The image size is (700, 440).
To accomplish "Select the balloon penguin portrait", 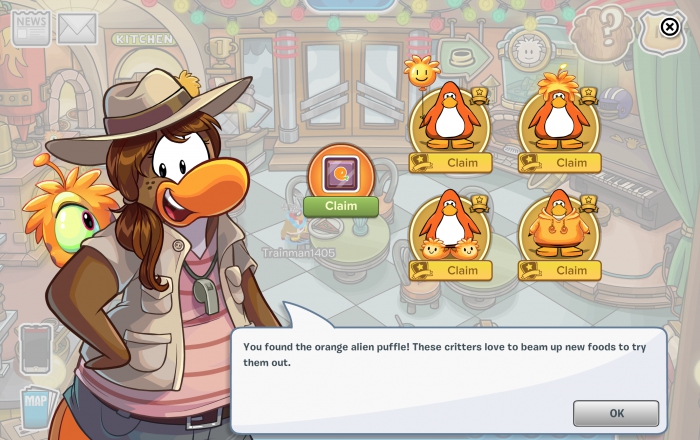I will pyautogui.click(x=448, y=117).
